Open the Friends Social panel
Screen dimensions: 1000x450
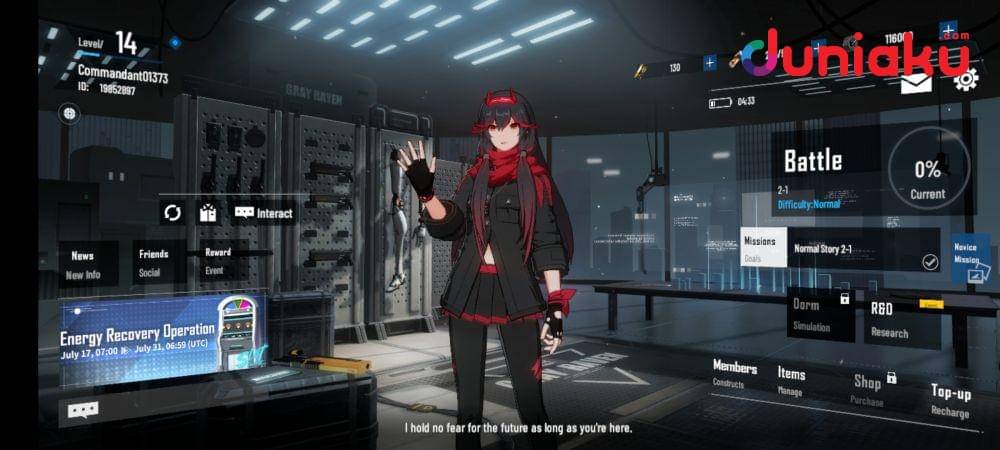click(x=152, y=261)
